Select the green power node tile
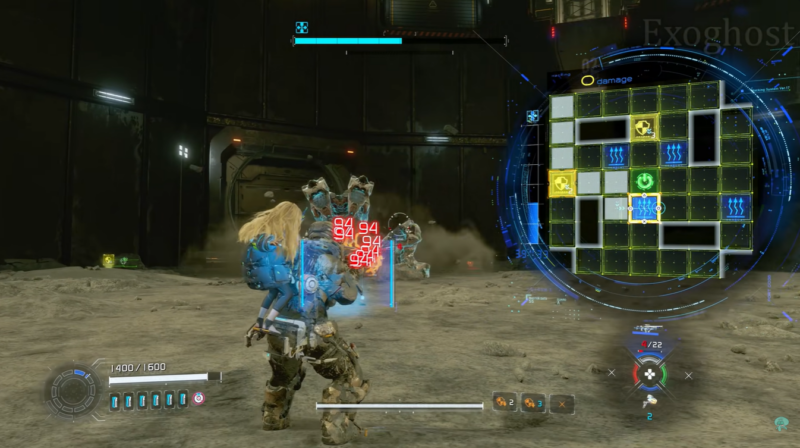The width and height of the screenshot is (800, 448). pos(645,181)
